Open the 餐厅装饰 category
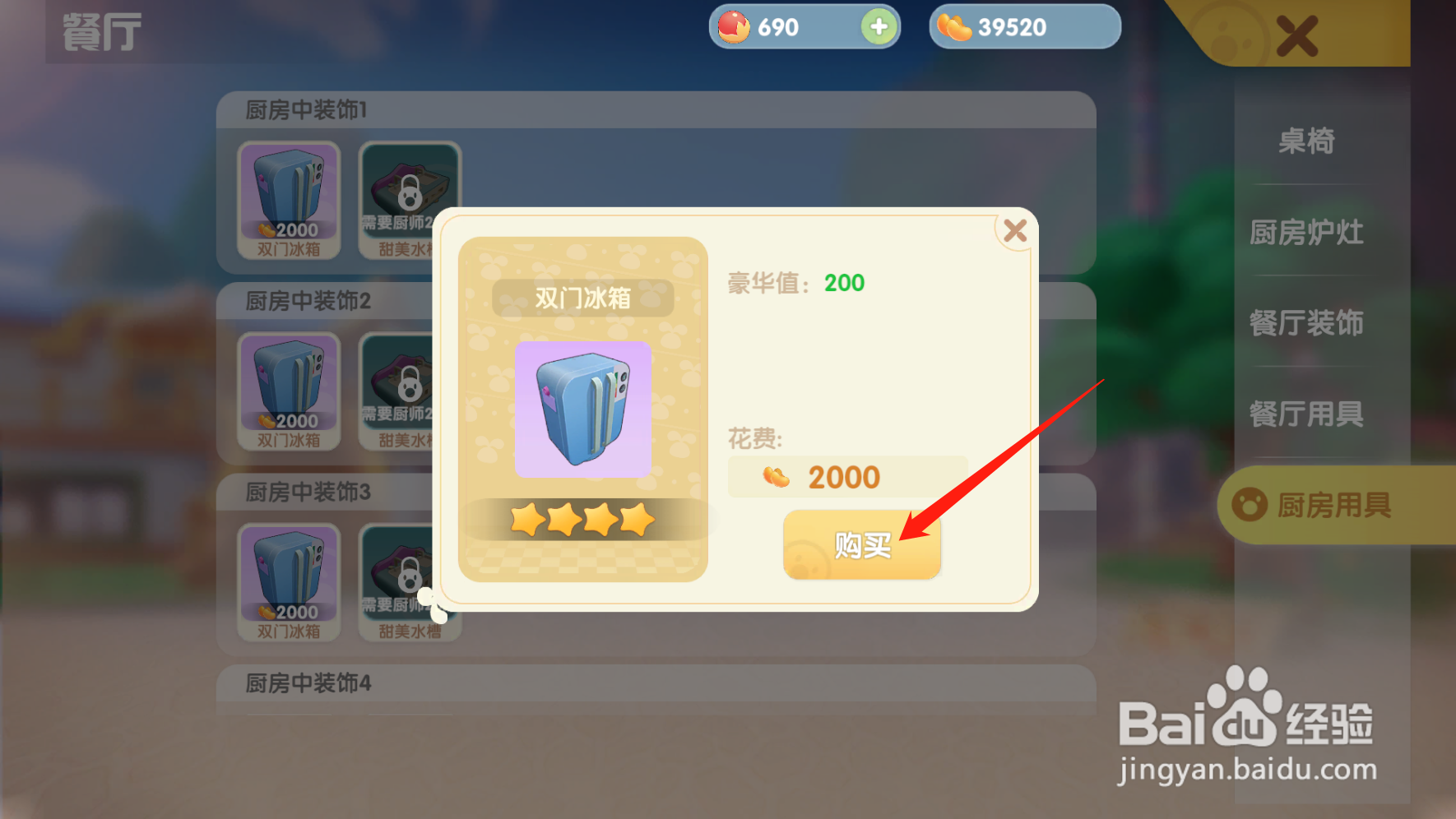Viewport: 1456px width, 819px height. (x=1308, y=324)
